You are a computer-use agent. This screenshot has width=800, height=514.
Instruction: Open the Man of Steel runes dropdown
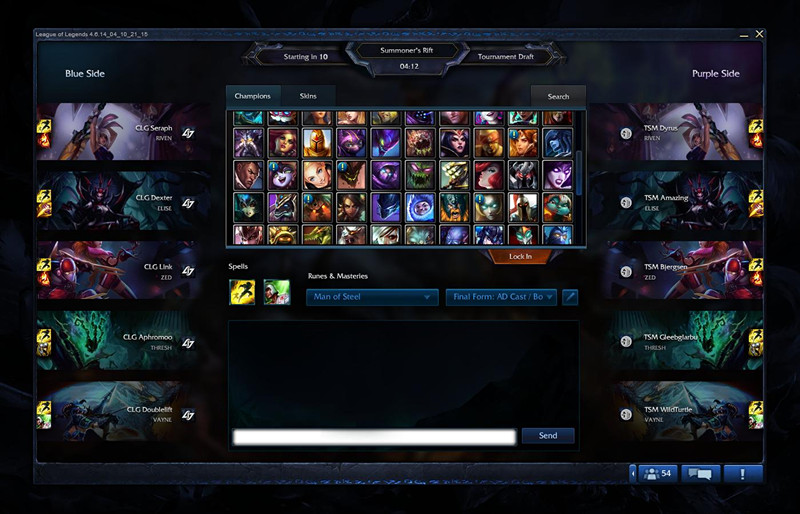373,297
